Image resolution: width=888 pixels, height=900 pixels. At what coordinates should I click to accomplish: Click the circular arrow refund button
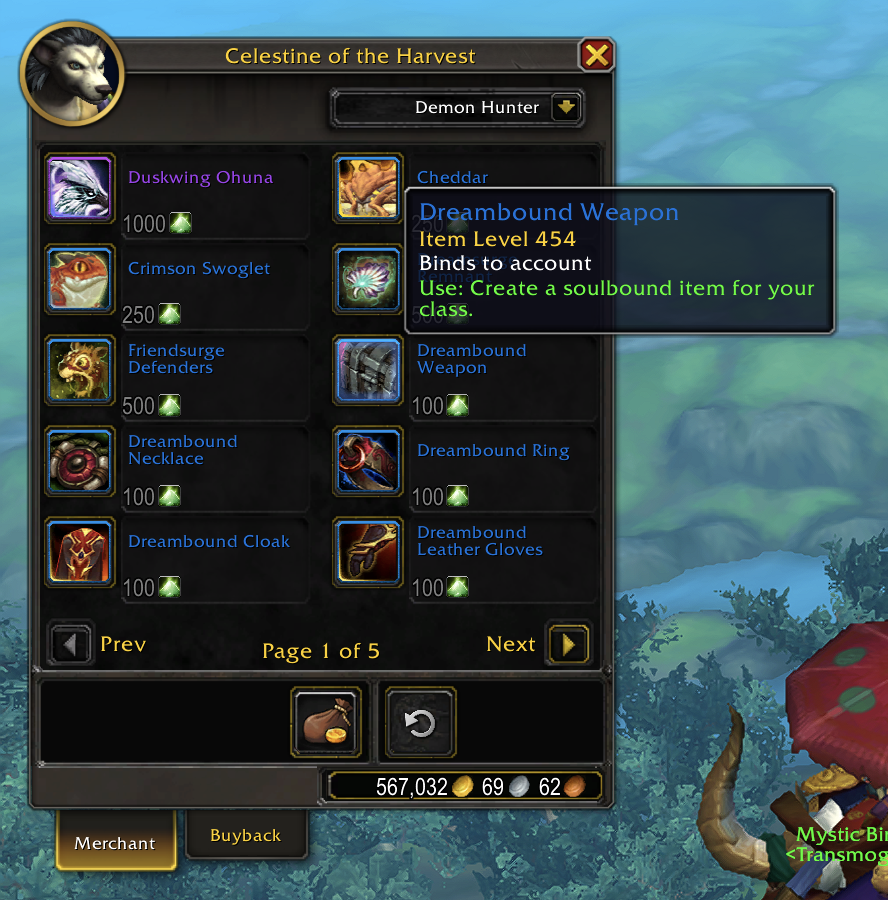(x=421, y=721)
